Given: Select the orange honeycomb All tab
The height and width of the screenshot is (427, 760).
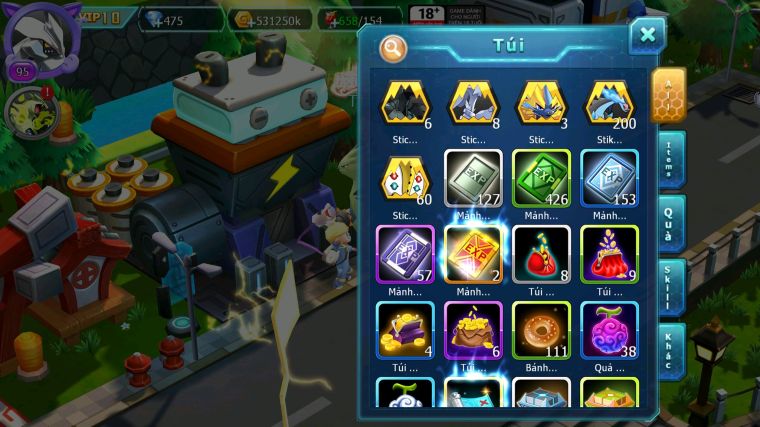Looking at the screenshot, I should (668, 94).
